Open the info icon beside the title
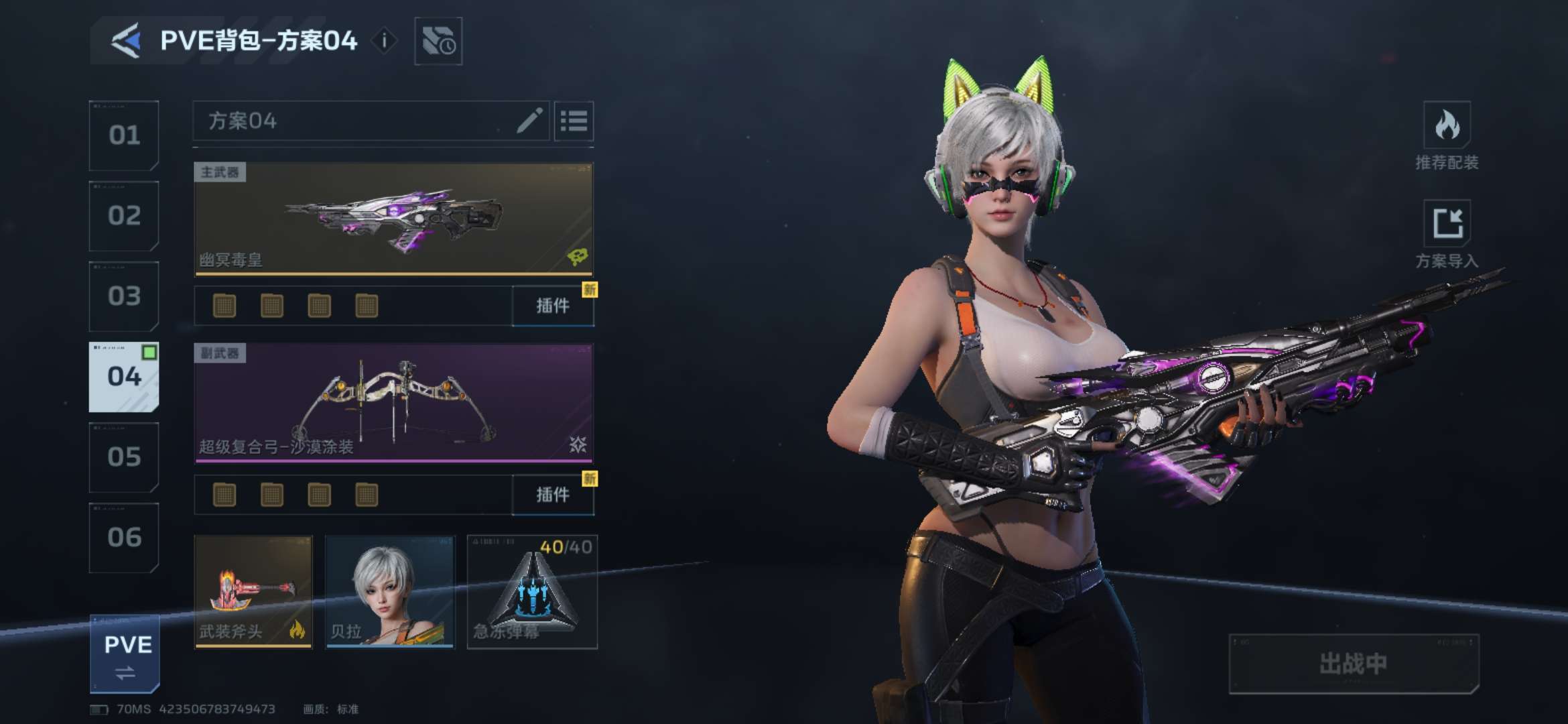Screen dimensions: 1568x724 coord(384,41)
